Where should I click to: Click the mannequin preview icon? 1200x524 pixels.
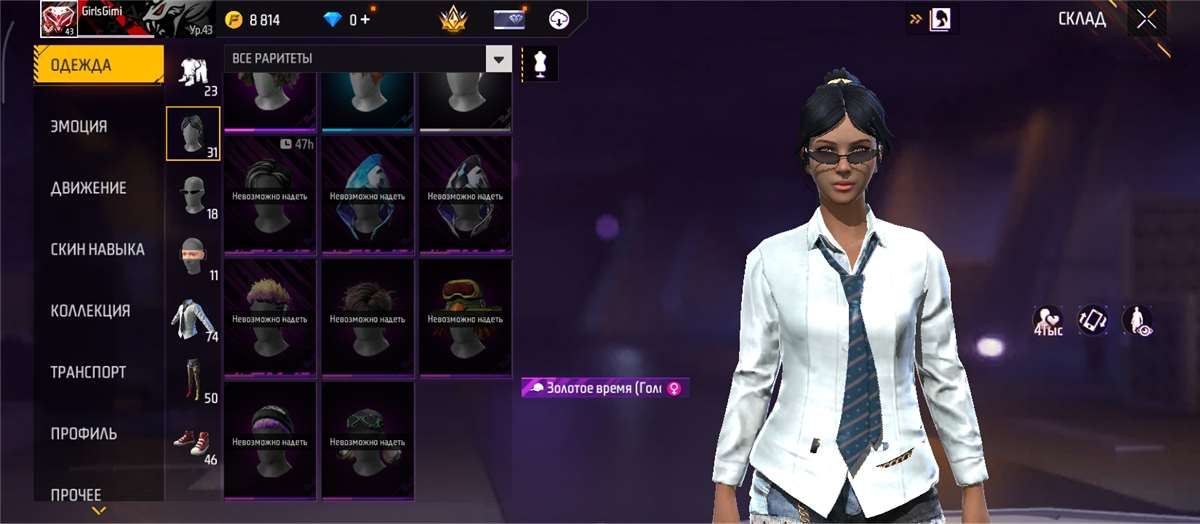click(x=540, y=62)
